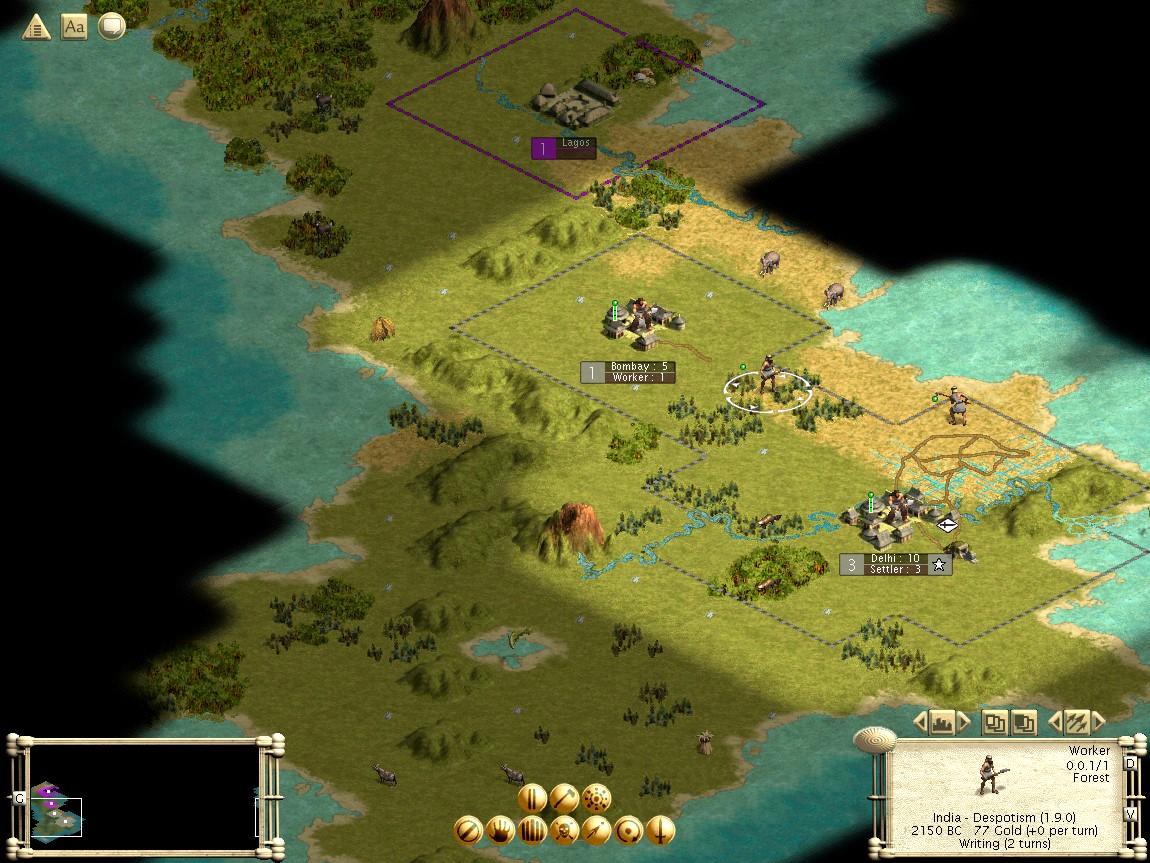Screen dimensions: 1150x863
Task: Open the Civilopedia "Aa" button
Action: coord(74,27)
